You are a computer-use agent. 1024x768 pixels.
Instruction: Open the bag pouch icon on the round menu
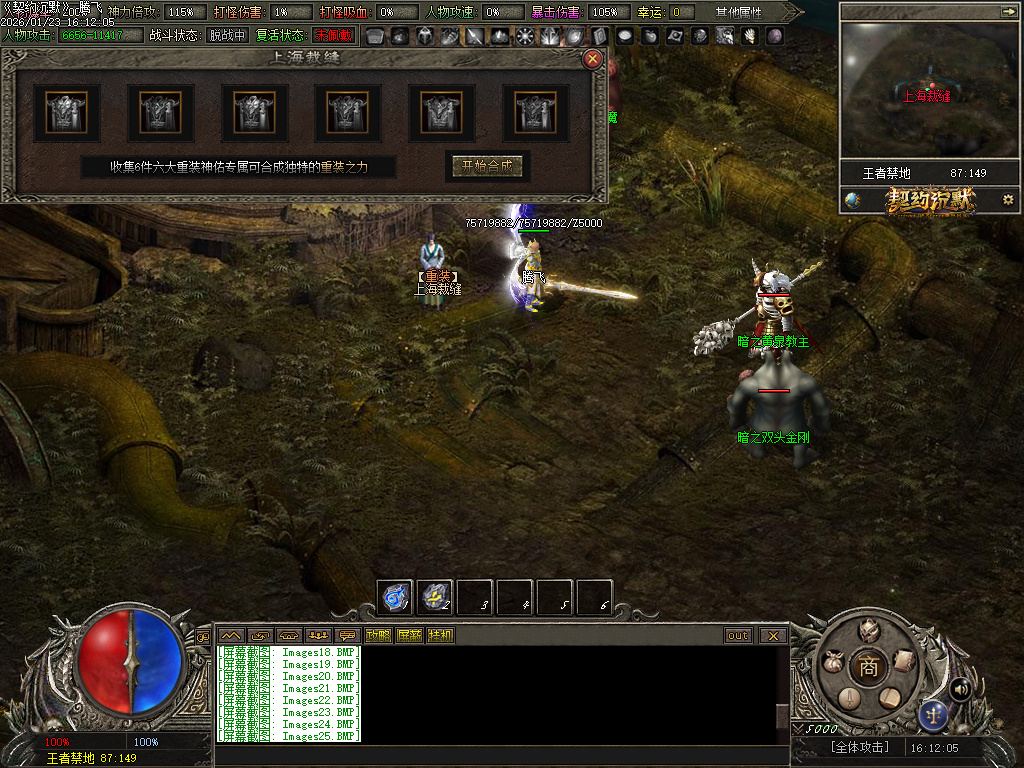(x=832, y=662)
